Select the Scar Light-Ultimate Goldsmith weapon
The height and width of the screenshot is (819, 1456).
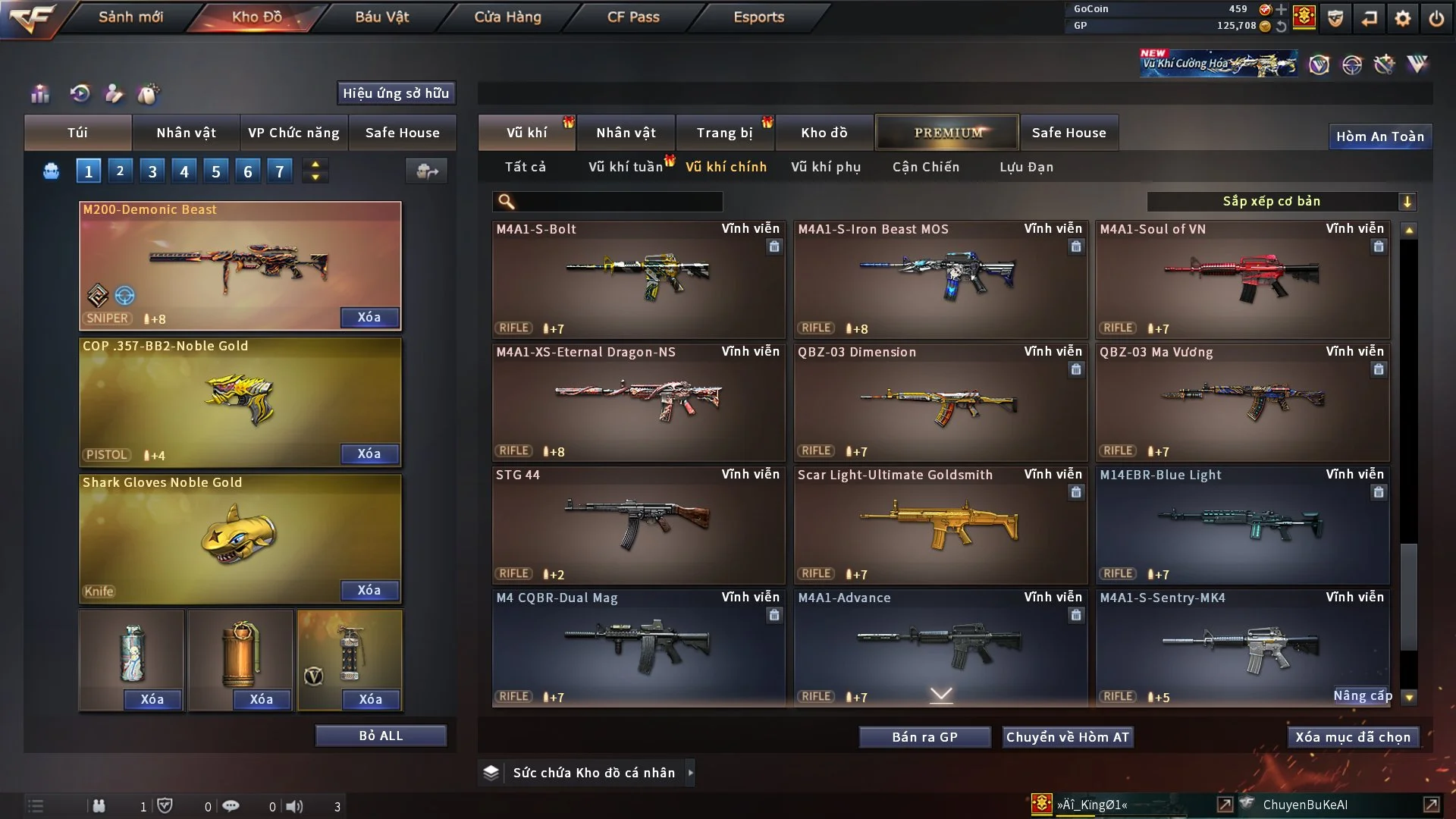click(x=940, y=525)
